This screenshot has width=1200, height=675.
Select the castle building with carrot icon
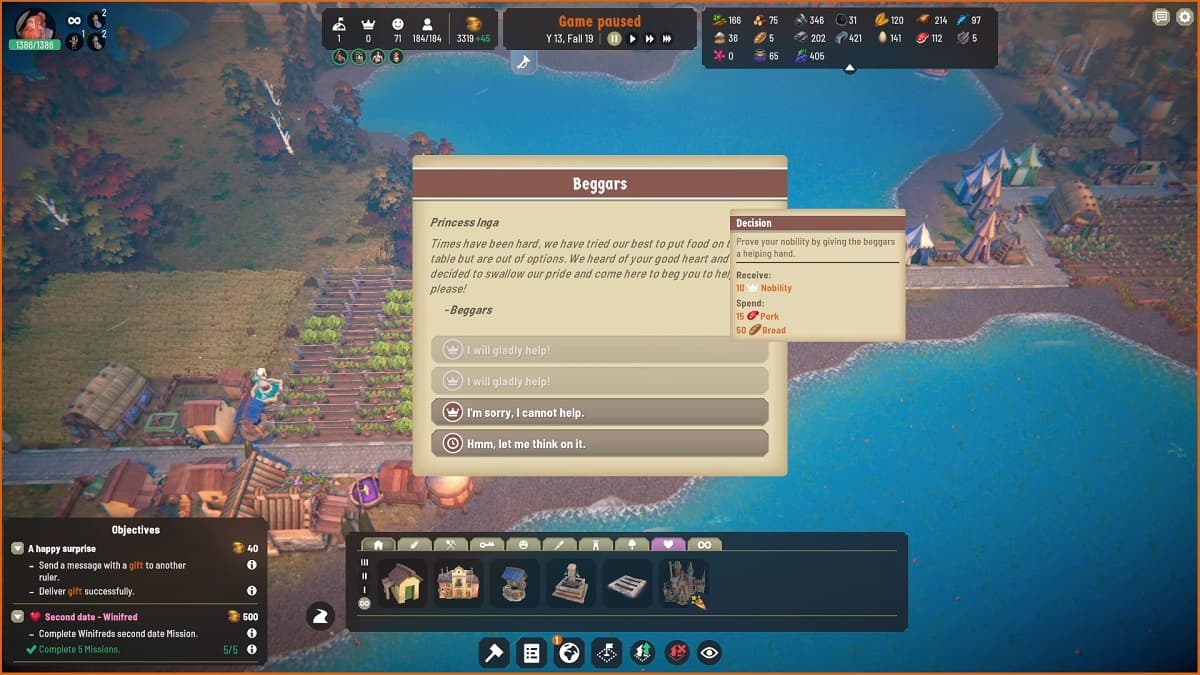click(685, 582)
